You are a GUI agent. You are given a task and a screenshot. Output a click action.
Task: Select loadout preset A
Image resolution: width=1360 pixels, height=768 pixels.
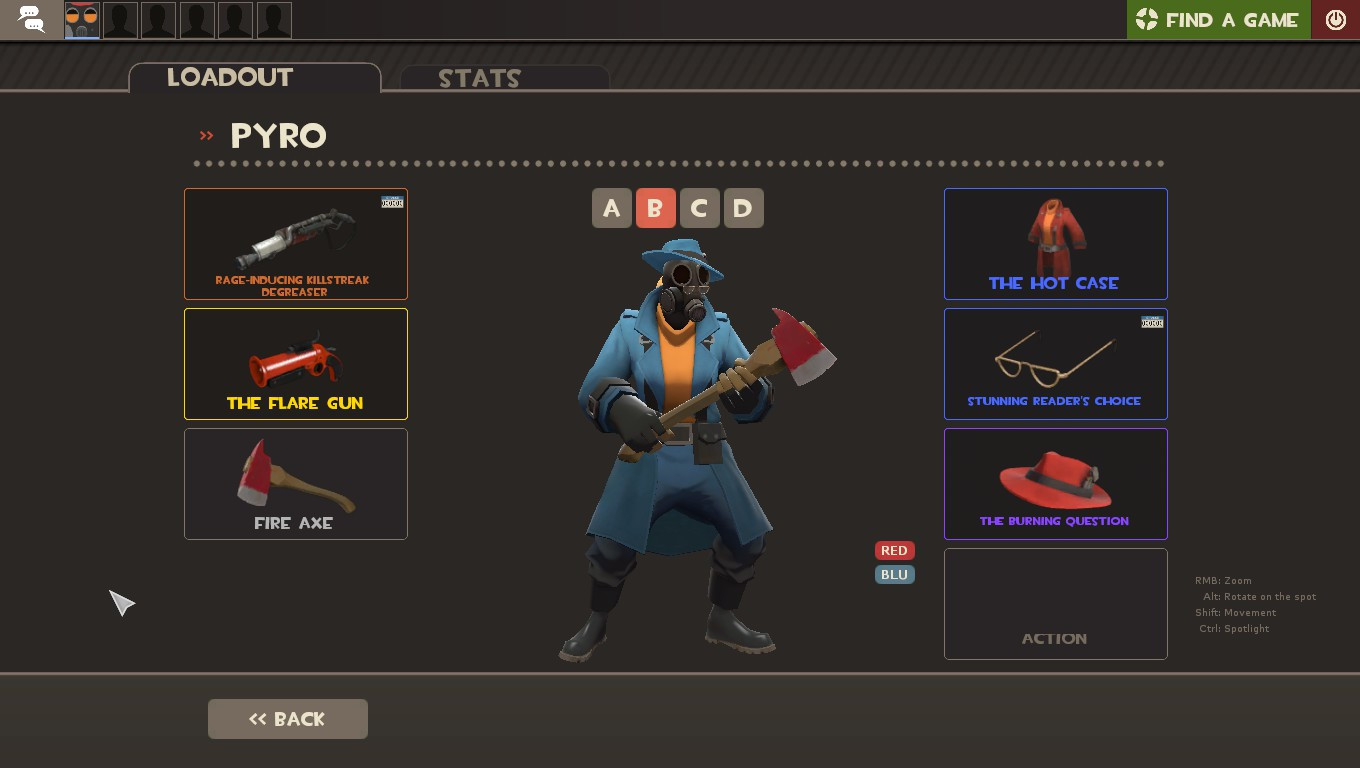point(611,208)
